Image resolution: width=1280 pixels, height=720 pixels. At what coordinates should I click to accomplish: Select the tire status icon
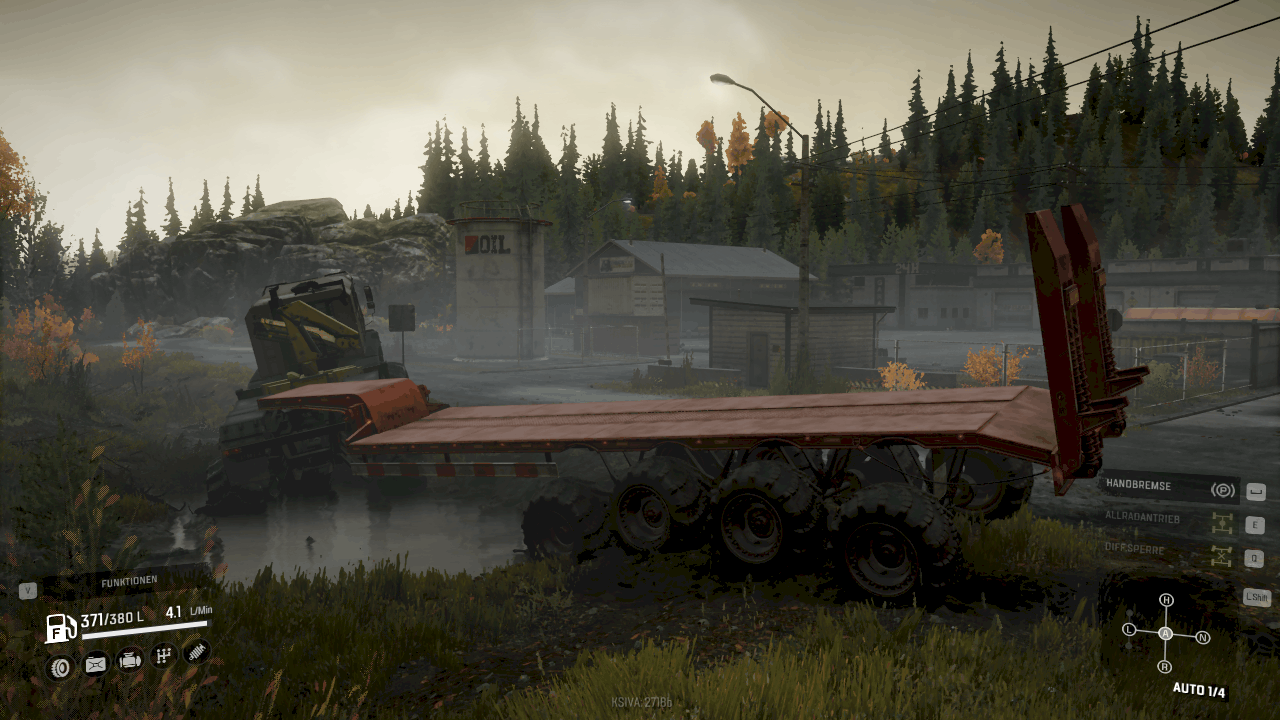[x=59, y=665]
